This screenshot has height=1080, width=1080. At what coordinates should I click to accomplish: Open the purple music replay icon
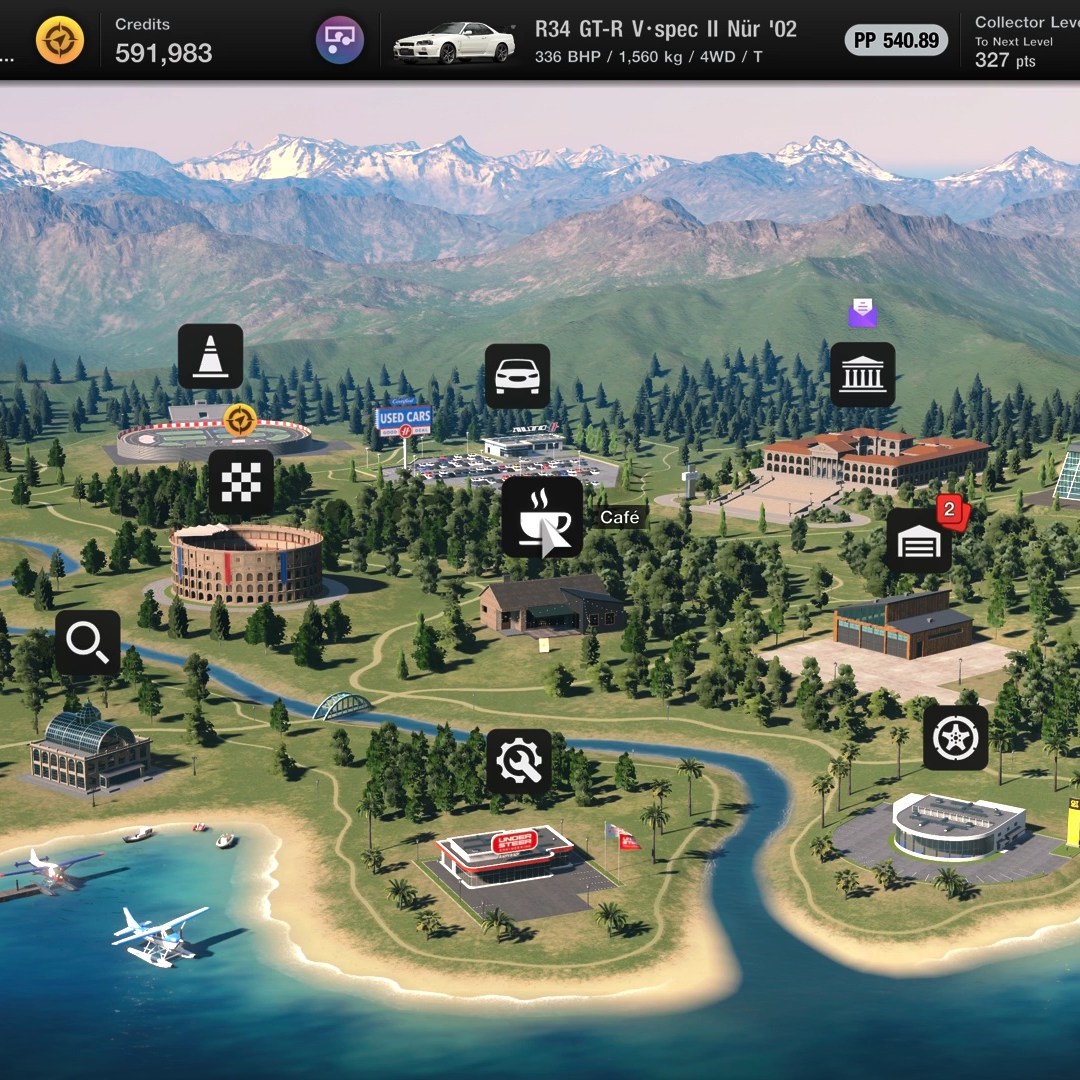(x=340, y=41)
